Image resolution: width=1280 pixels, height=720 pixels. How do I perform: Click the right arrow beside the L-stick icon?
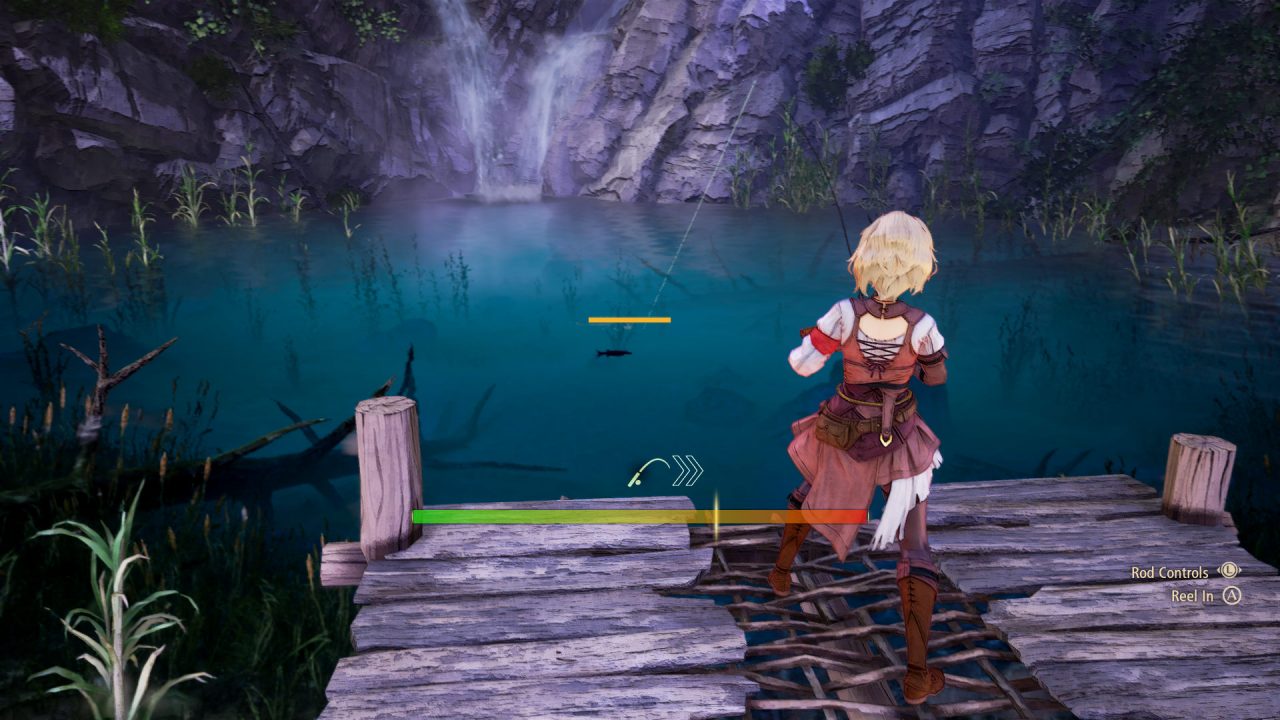(x=1239, y=570)
